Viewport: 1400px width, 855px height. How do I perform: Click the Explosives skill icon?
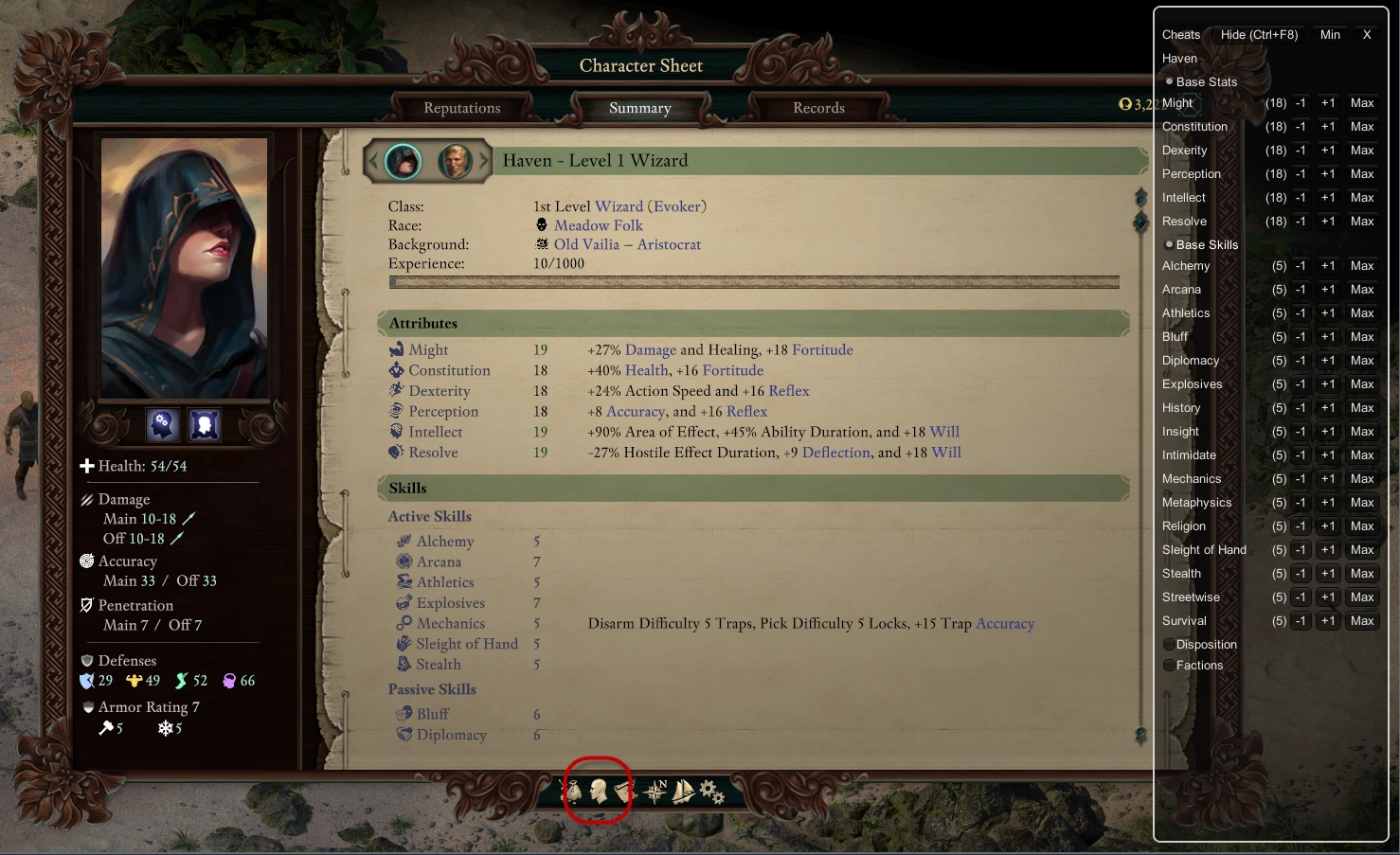pos(404,602)
